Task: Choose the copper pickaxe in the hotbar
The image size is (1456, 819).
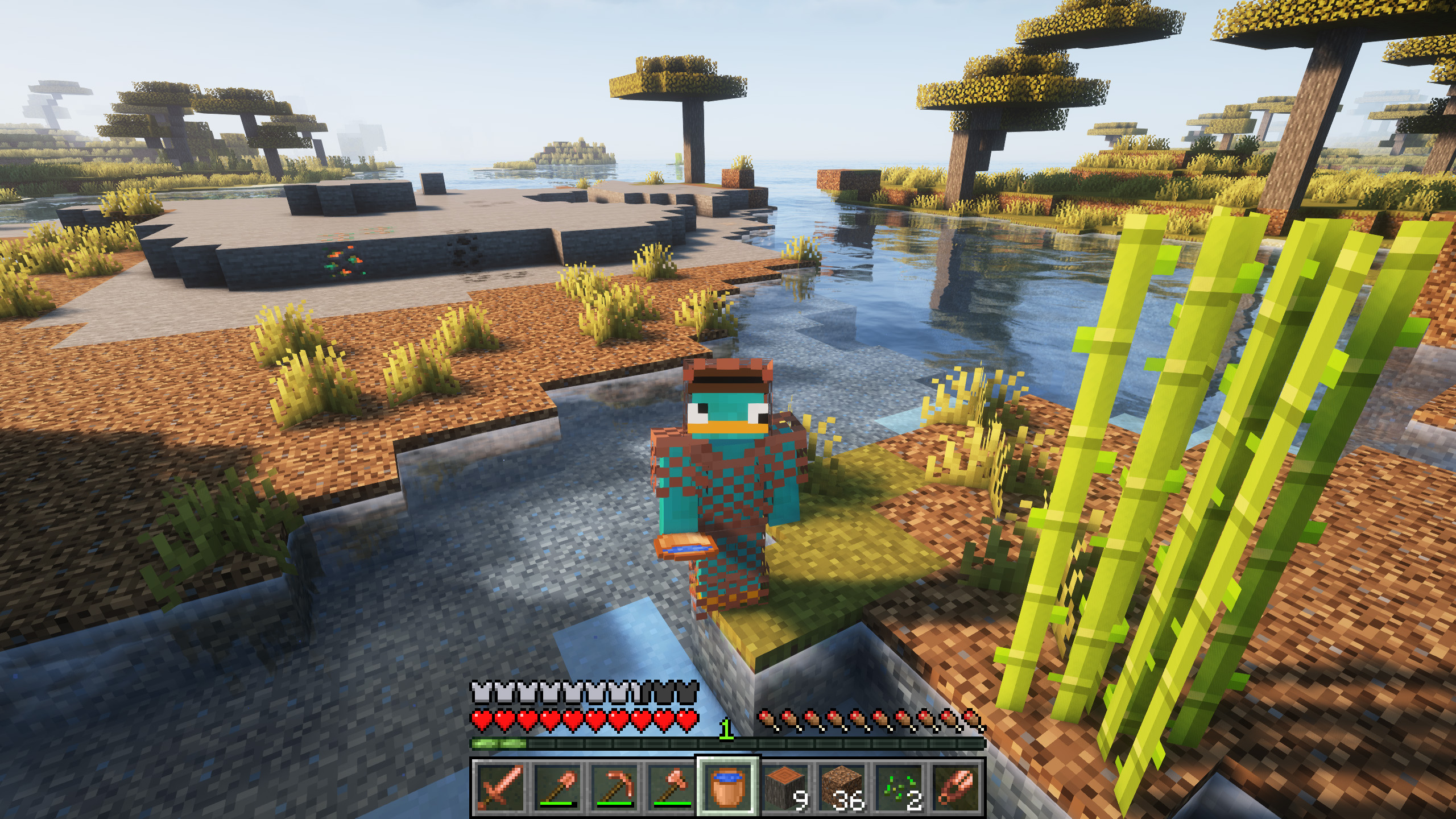Action: [613, 785]
